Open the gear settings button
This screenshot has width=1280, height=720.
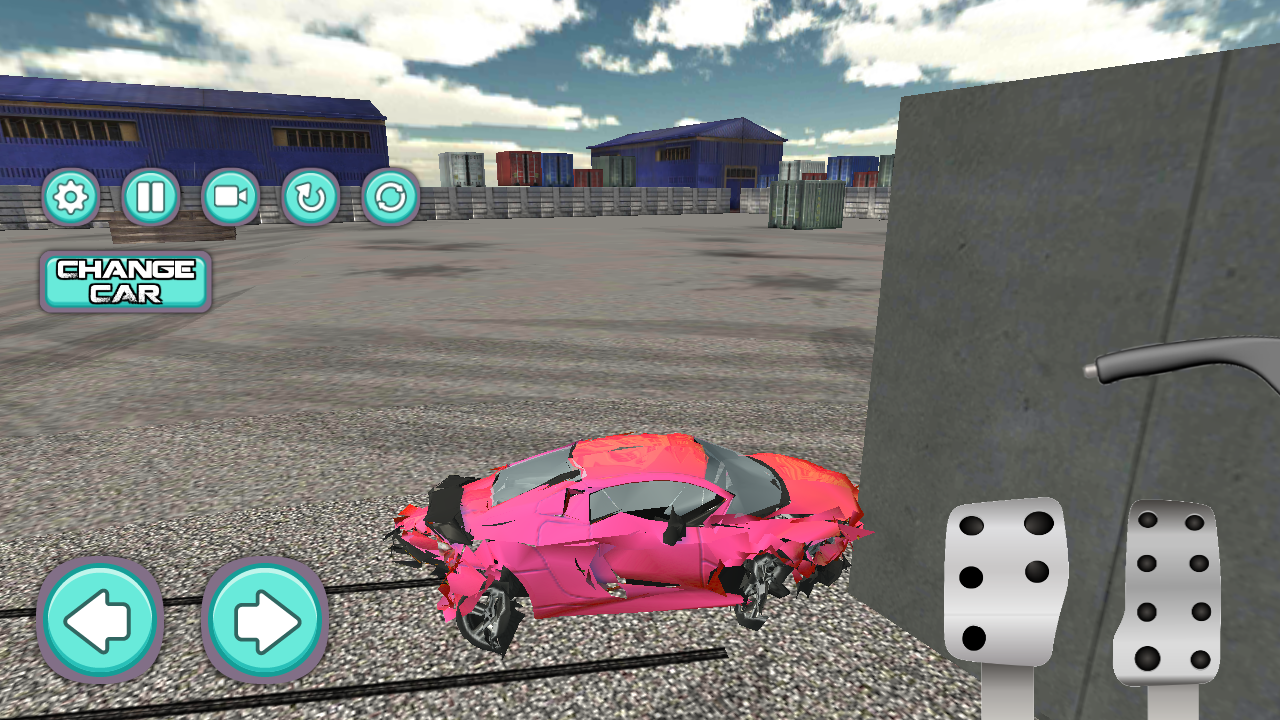pos(70,197)
